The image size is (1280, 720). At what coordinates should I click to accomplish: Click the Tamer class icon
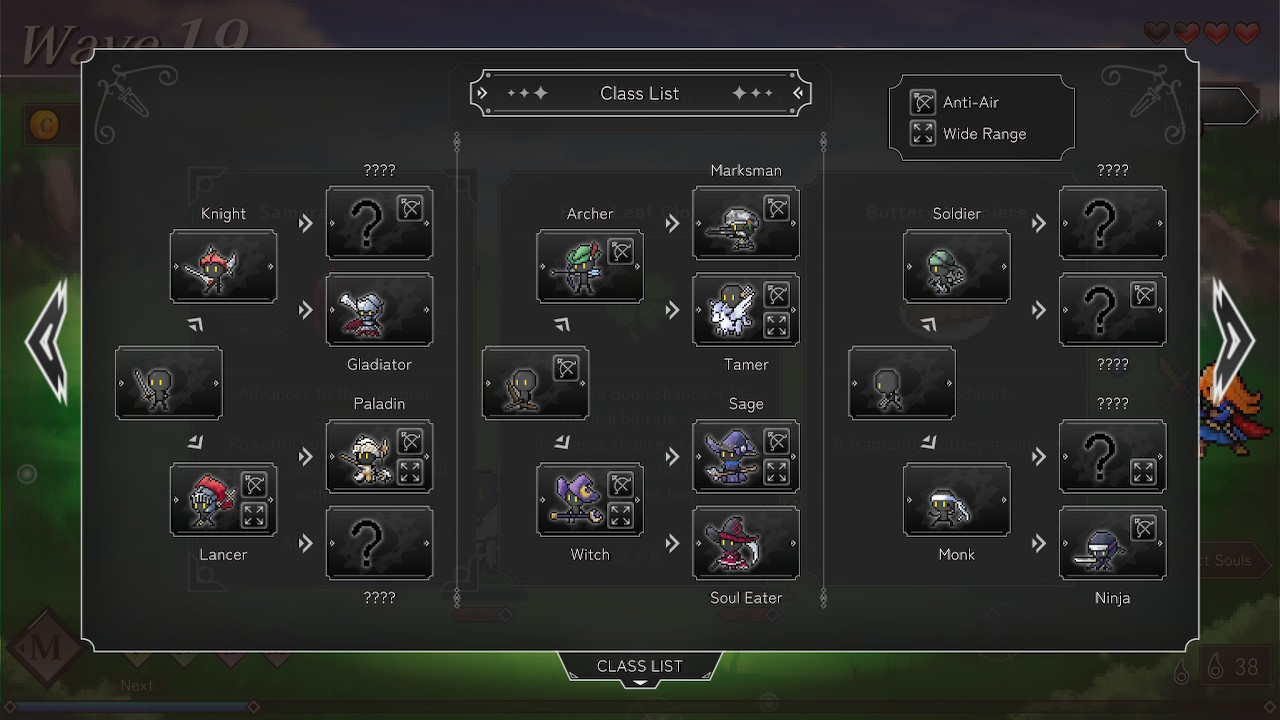tap(746, 310)
